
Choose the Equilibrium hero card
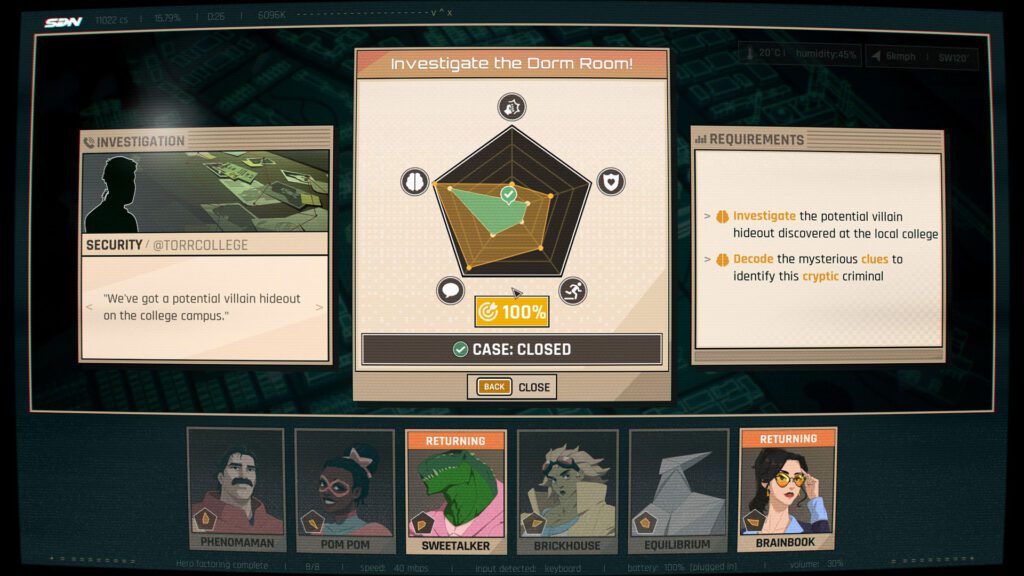click(x=678, y=490)
